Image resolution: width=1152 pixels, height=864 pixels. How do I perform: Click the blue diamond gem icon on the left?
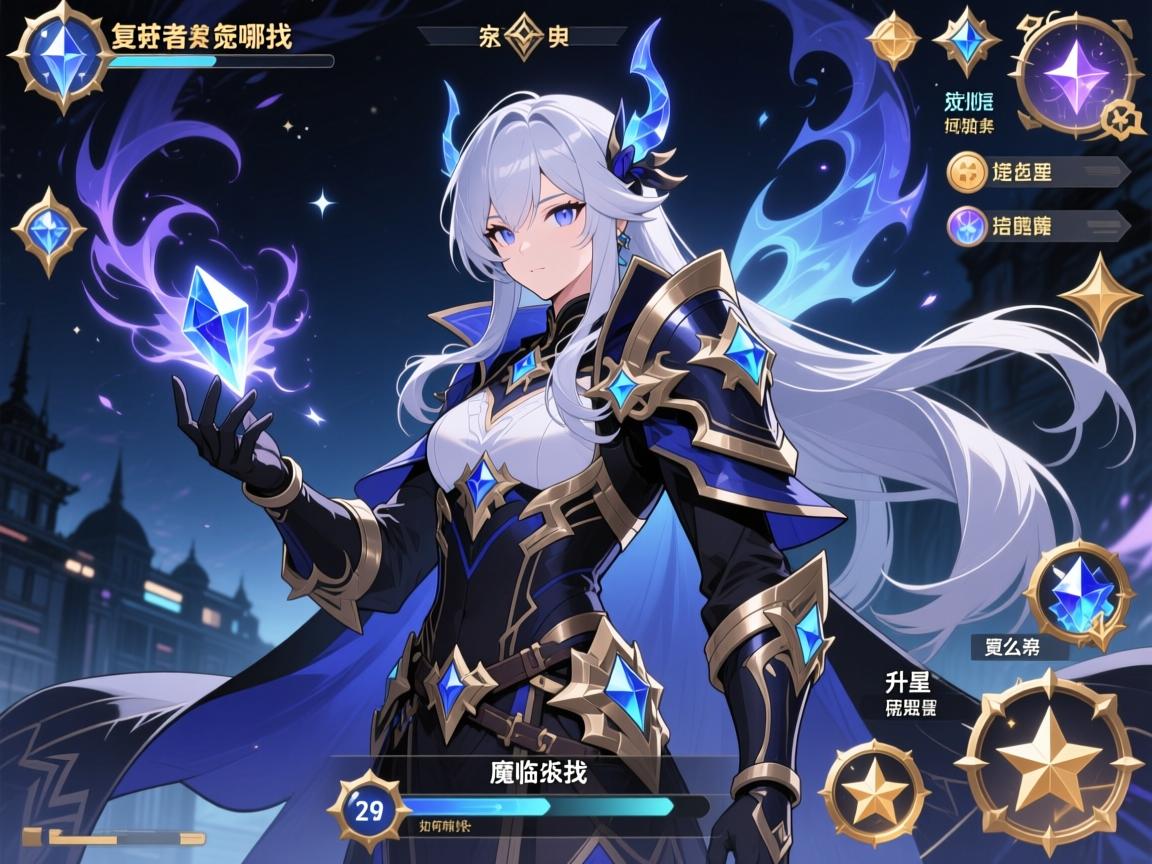[48, 231]
